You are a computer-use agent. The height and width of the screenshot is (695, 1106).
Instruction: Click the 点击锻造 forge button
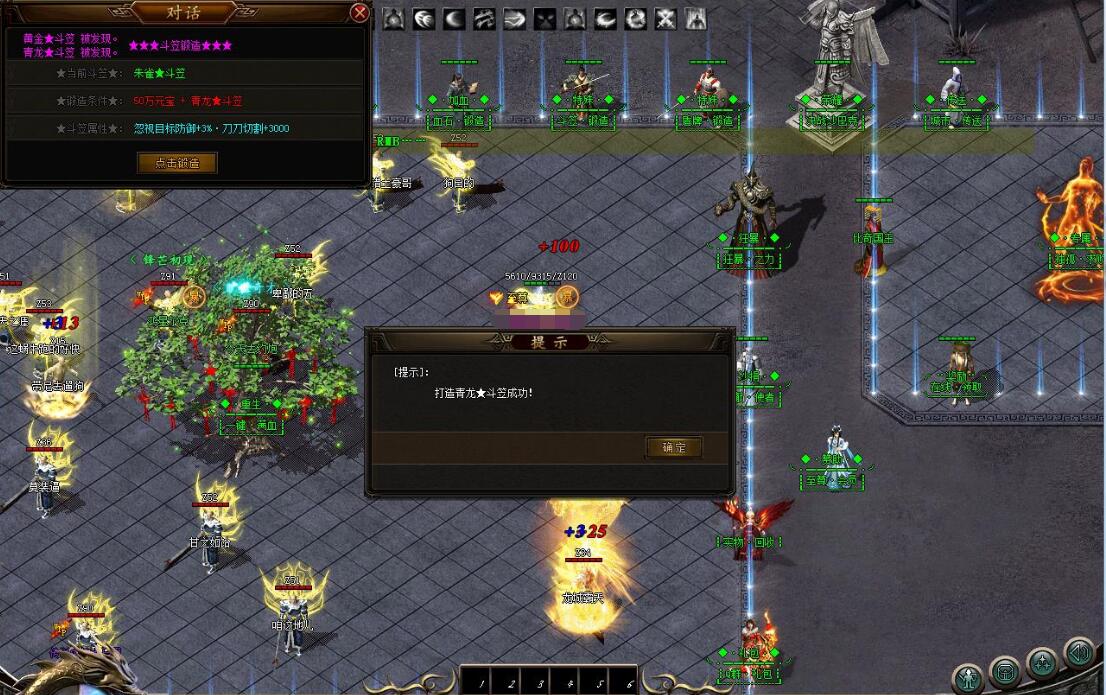177,163
